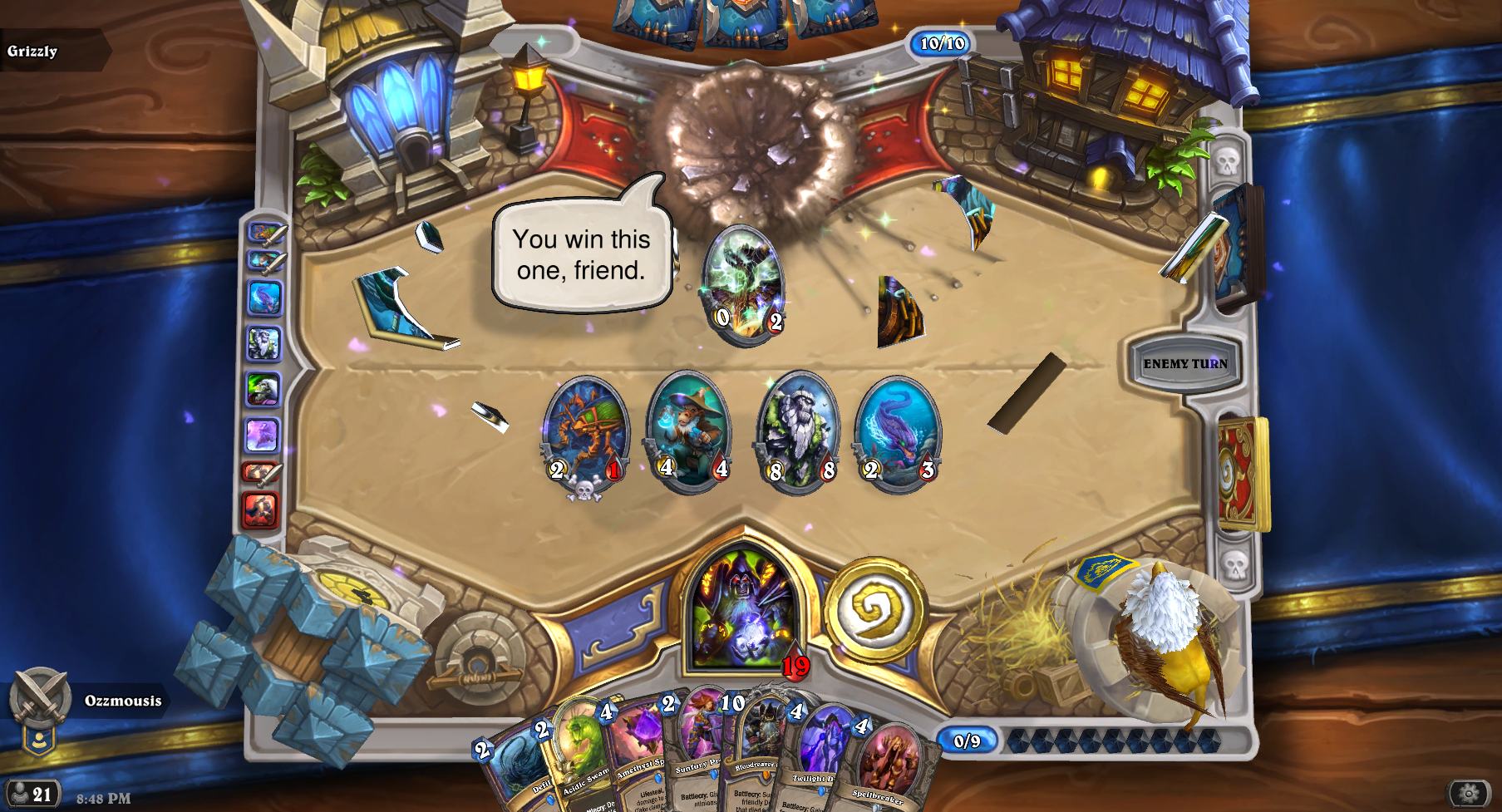Image resolution: width=1502 pixels, height=812 pixels.
Task: Select your 2/3 purple sea creature minion
Action: coord(898,432)
